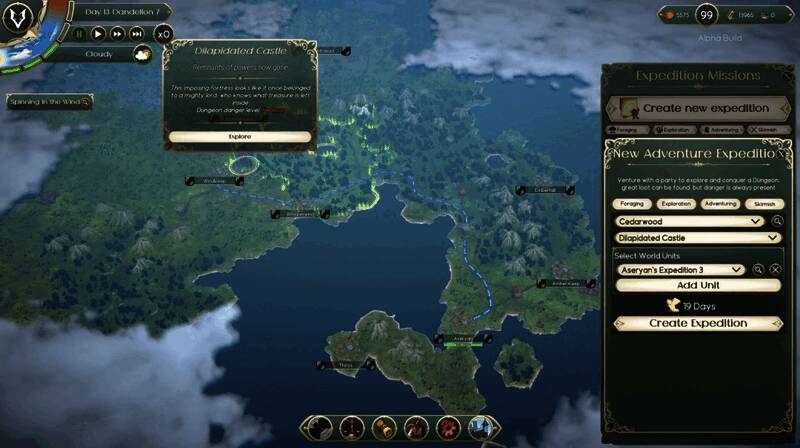Open the scales icon in bottom toolbar
The height and width of the screenshot is (448, 800).
tap(351, 429)
